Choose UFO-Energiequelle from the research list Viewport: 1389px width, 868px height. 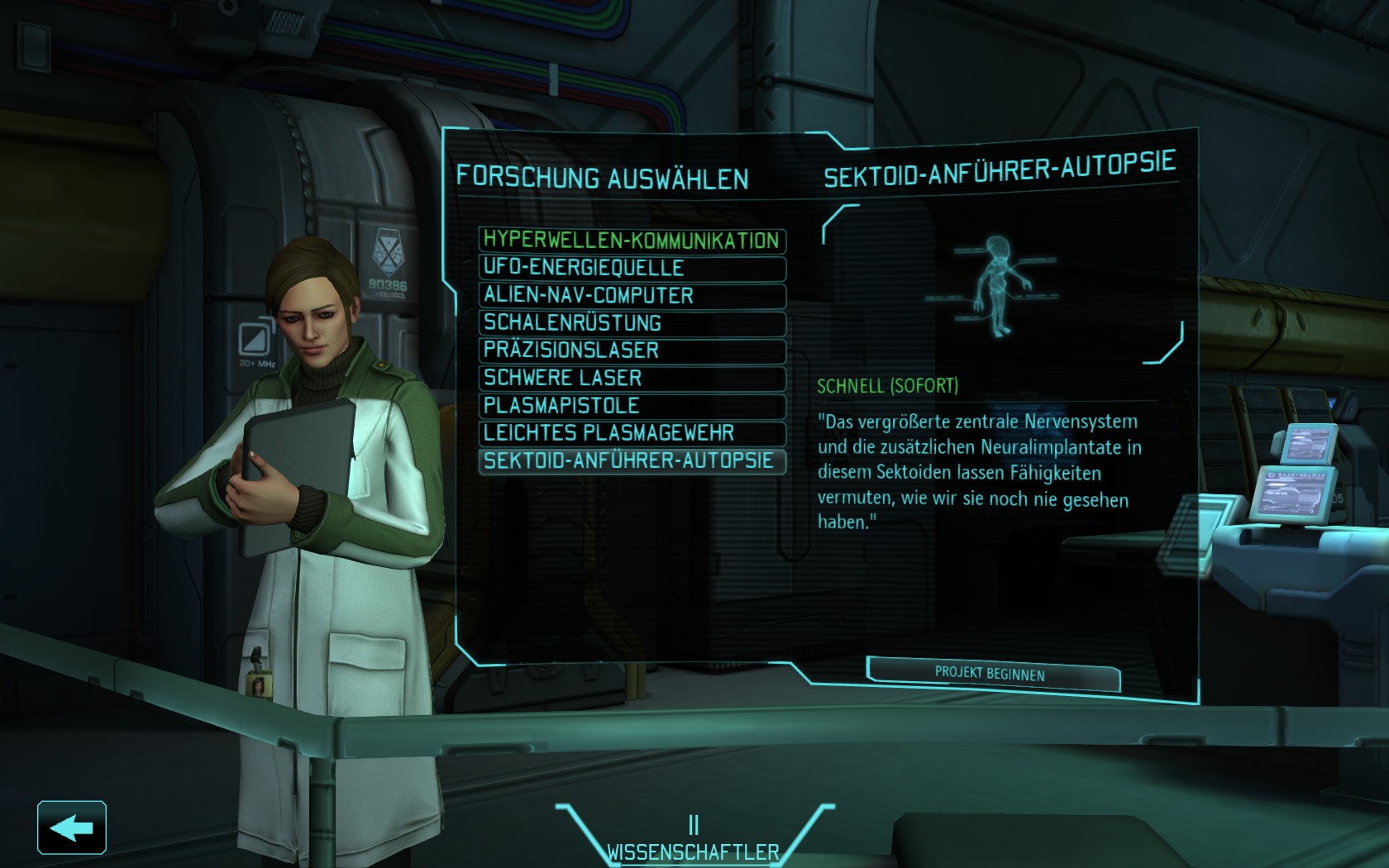click(x=632, y=268)
